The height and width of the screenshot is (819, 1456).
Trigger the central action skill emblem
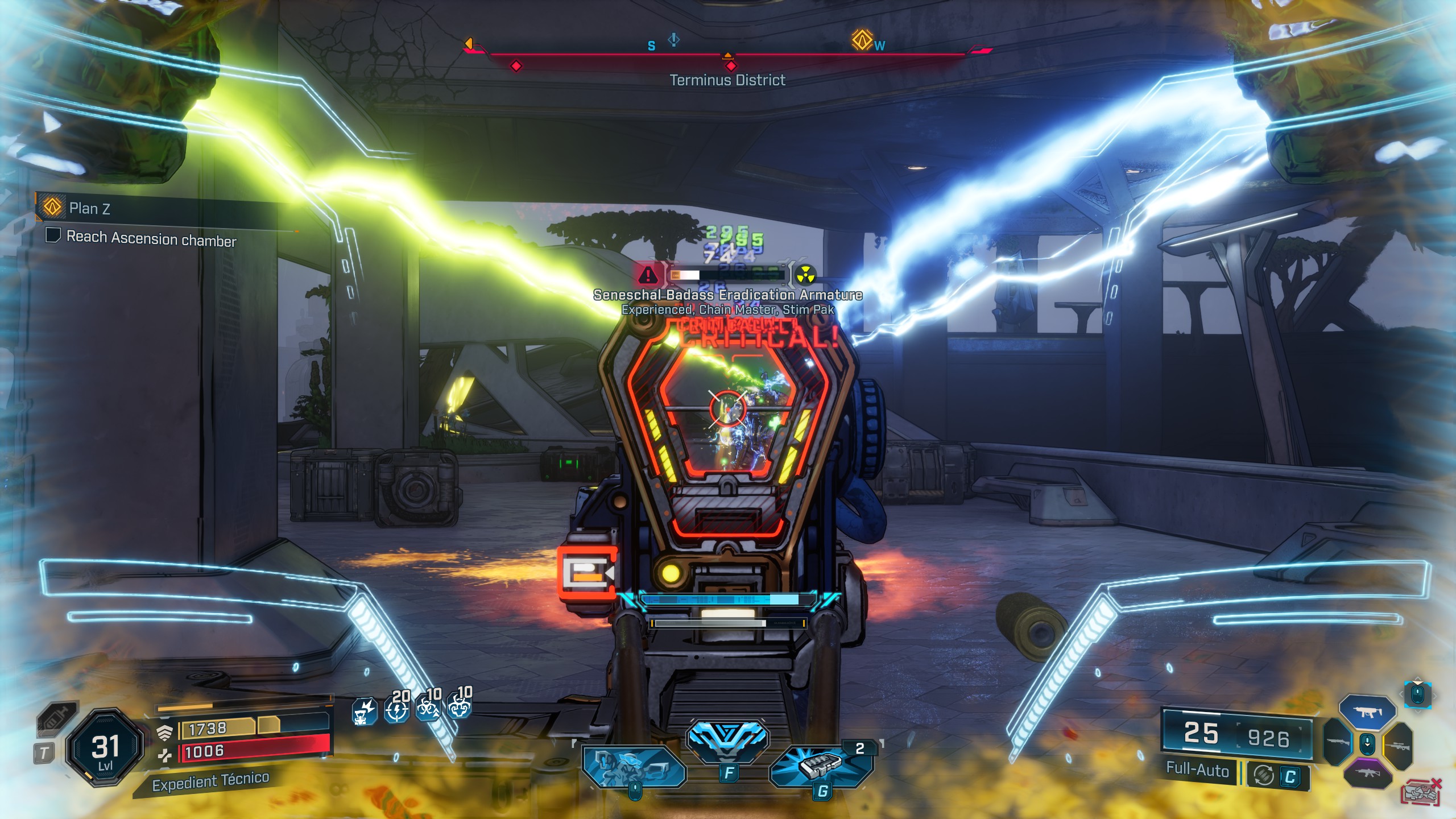point(727,740)
